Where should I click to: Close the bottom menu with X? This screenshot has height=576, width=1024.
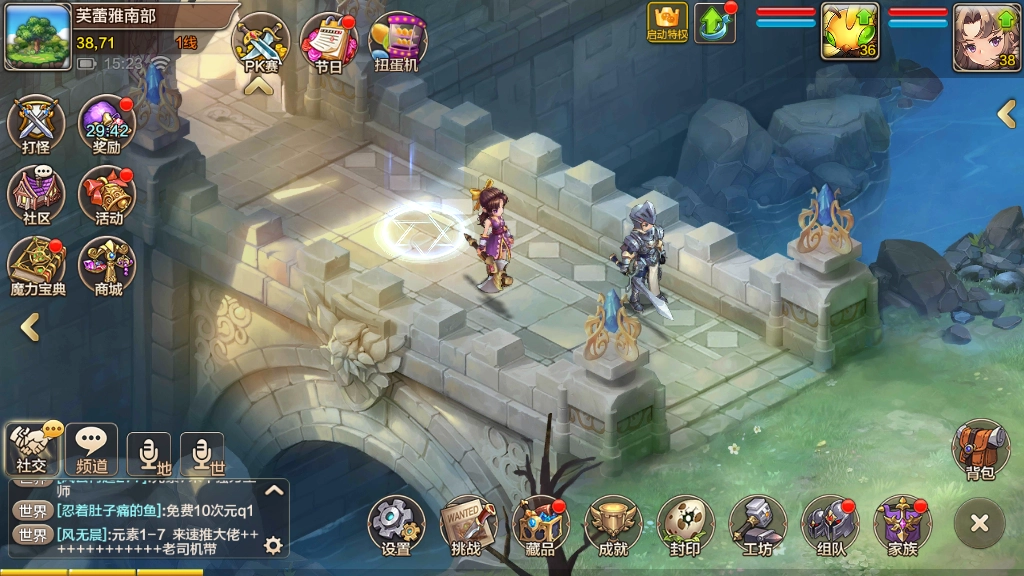point(979,522)
